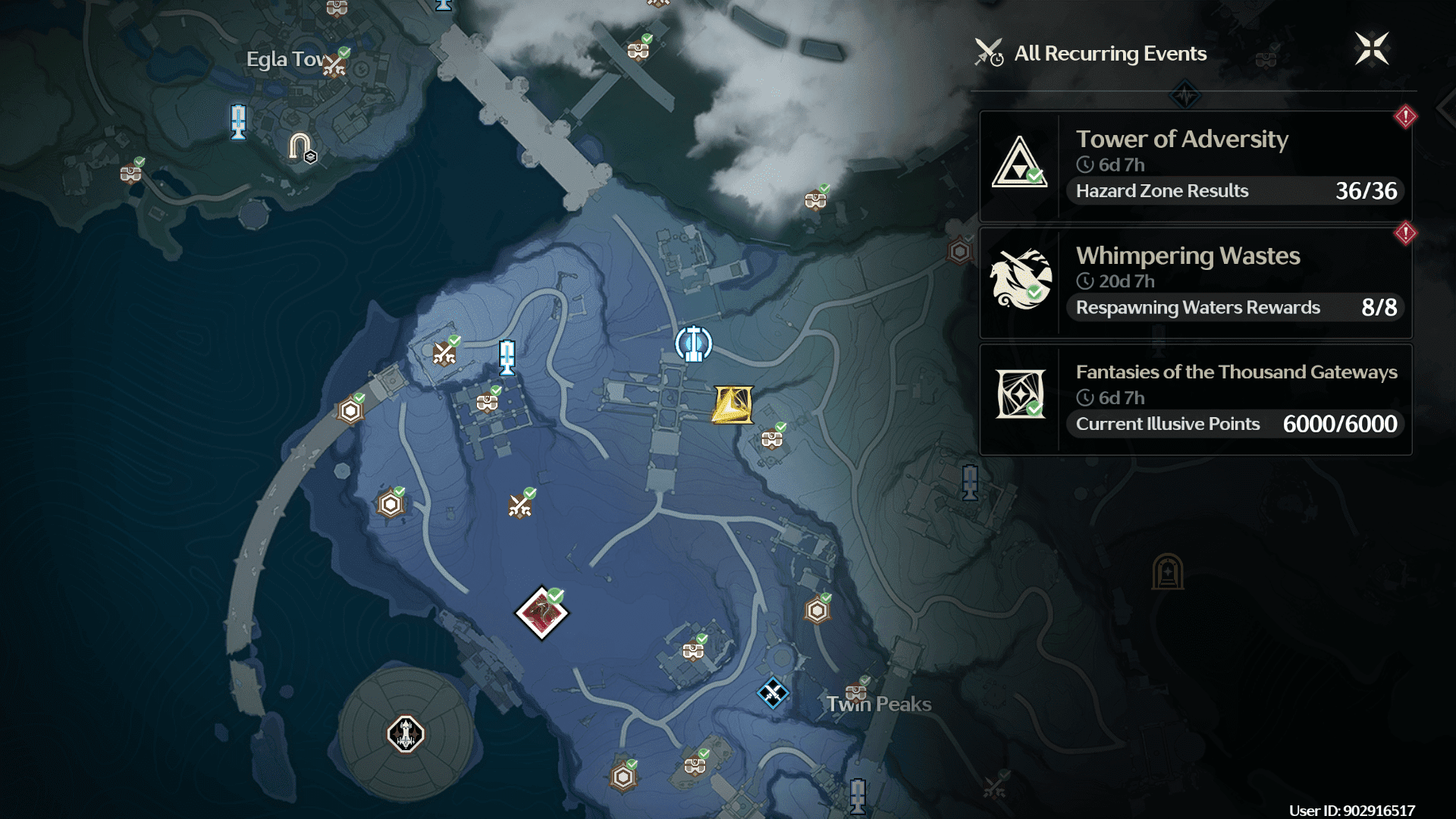Select the dim arched gate marker

click(1167, 572)
